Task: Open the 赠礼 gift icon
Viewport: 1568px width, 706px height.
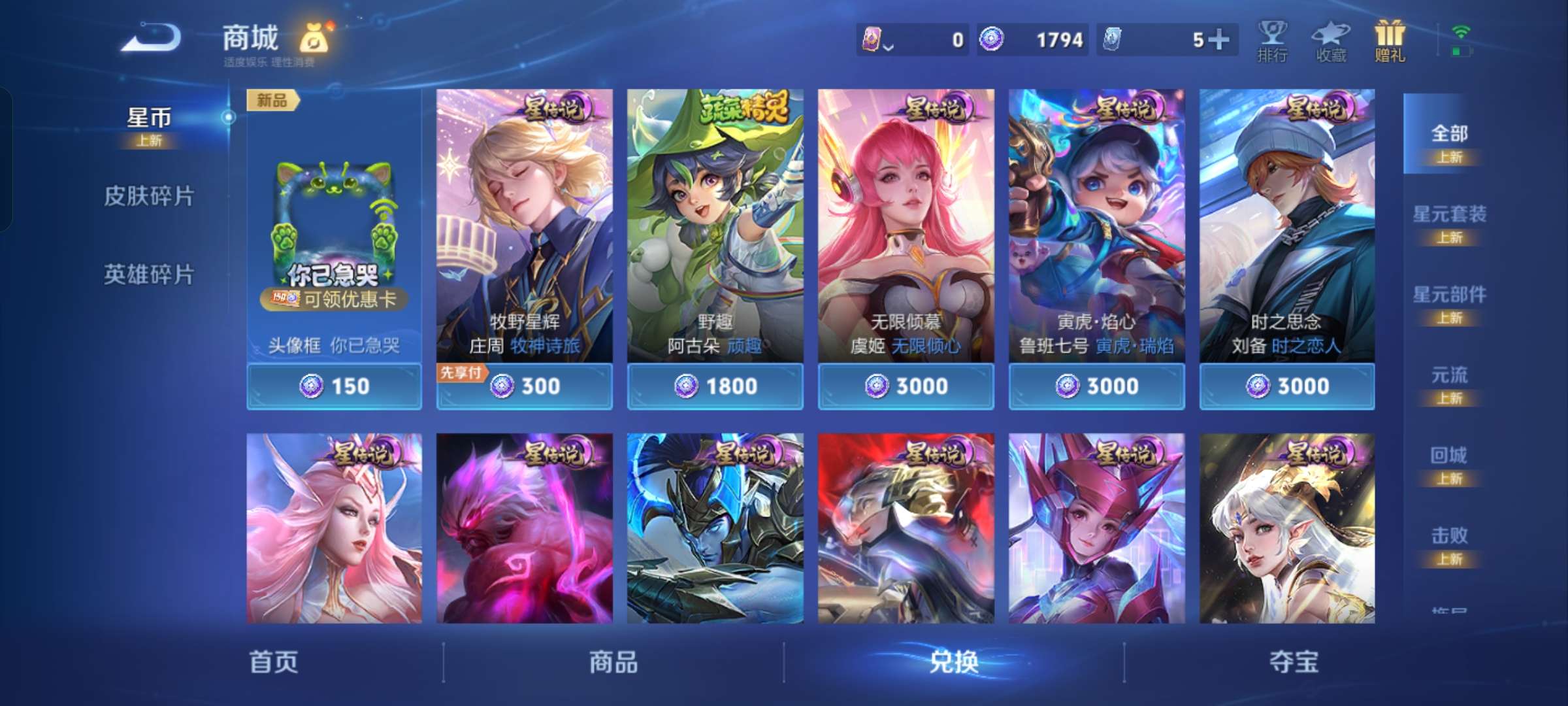Action: (1388, 41)
